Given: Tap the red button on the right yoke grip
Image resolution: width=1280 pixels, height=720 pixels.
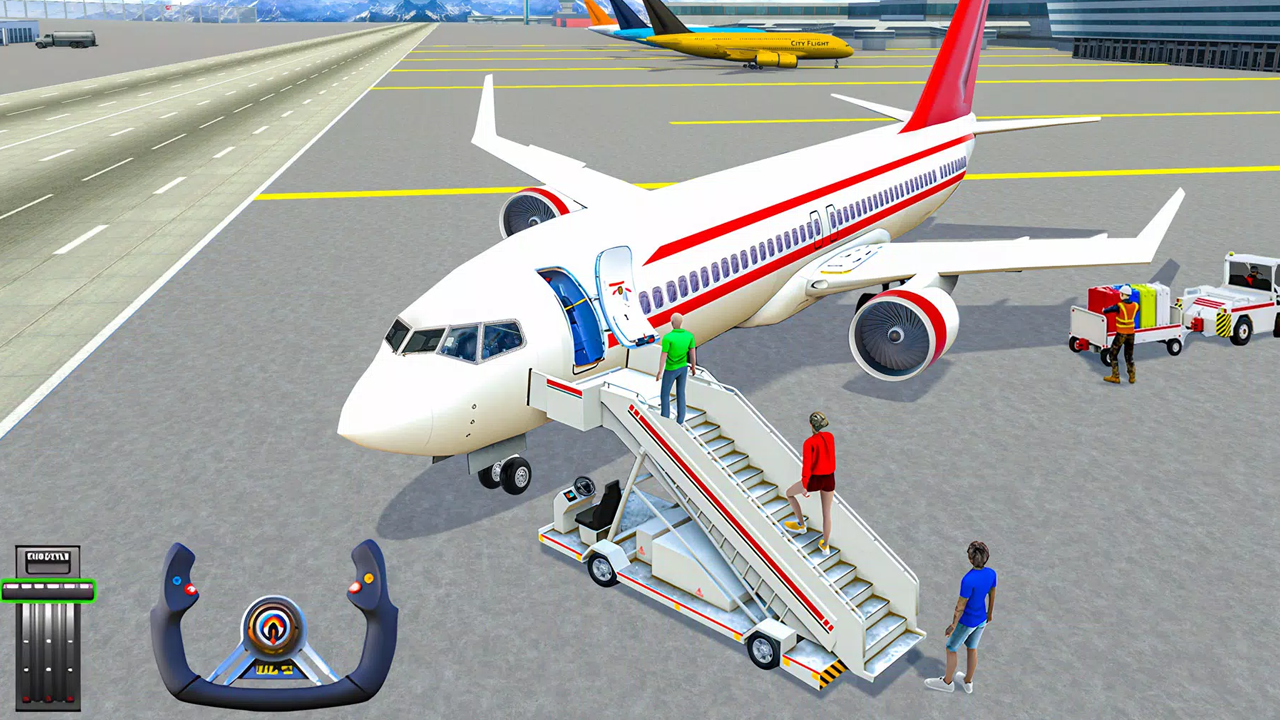Looking at the screenshot, I should 355,586.
